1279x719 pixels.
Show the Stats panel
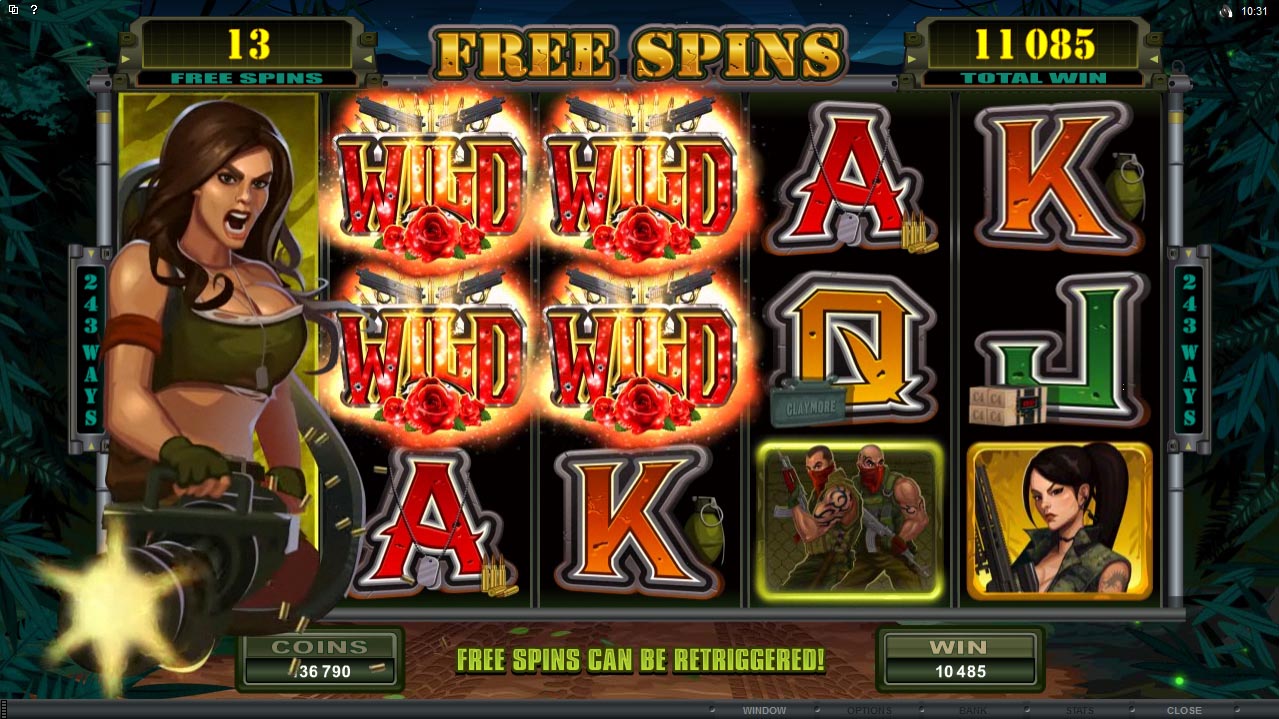click(1079, 710)
